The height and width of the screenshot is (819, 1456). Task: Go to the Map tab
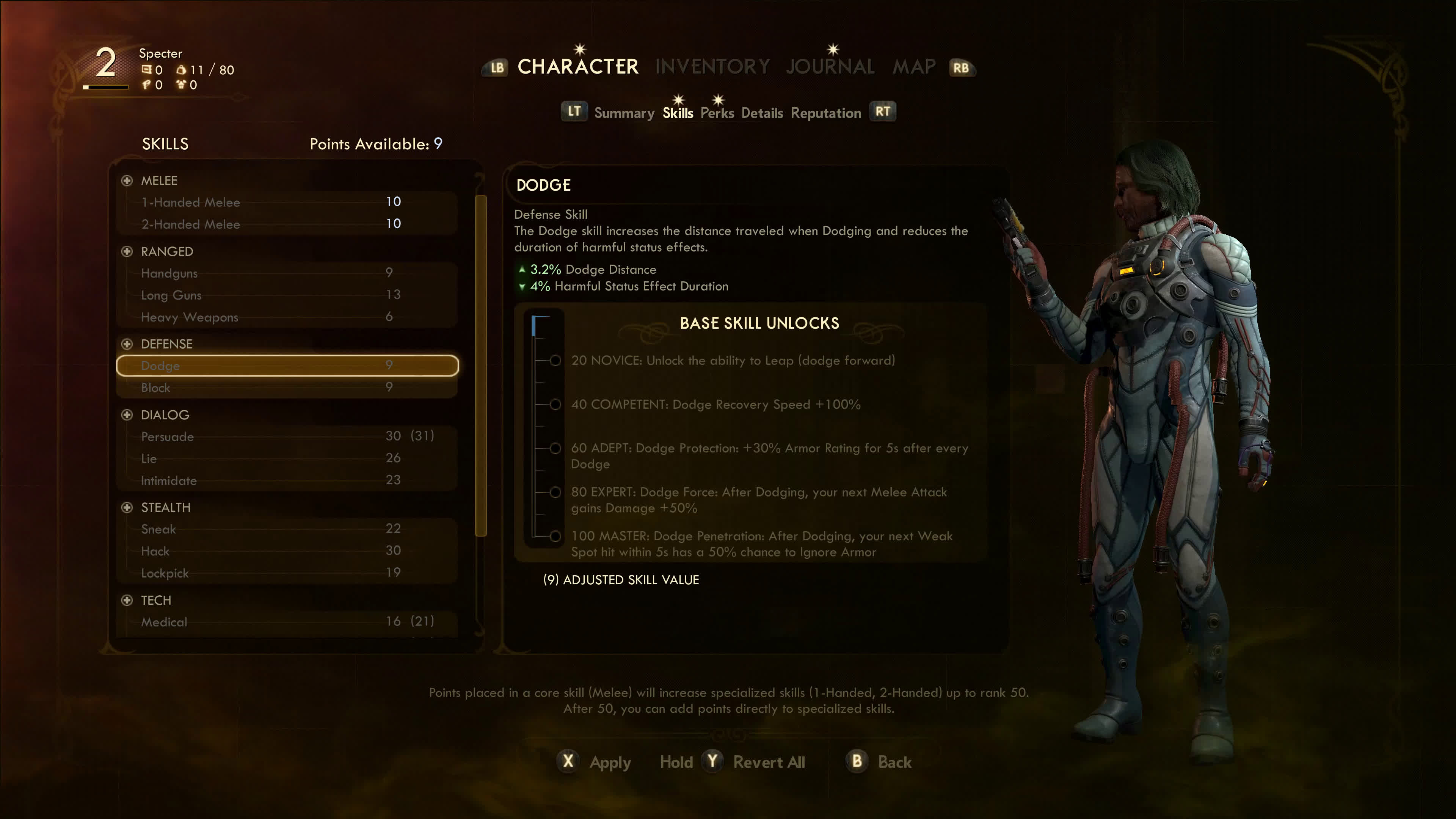tap(913, 67)
